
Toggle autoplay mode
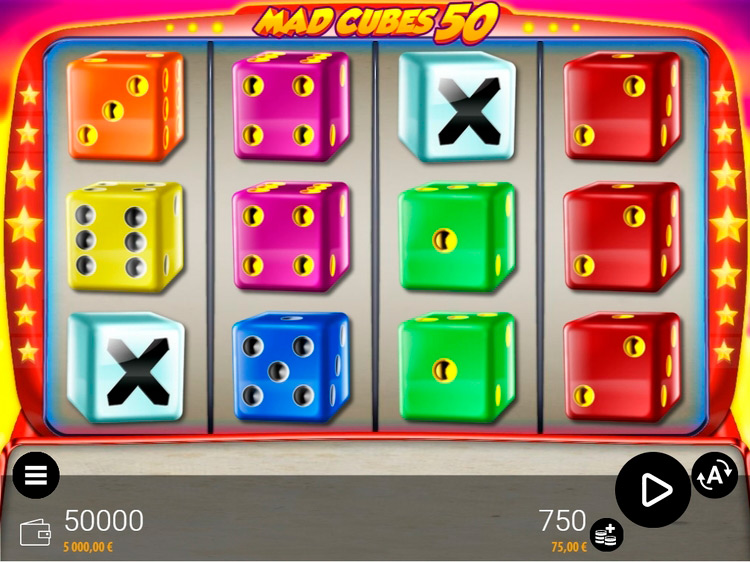714,476
